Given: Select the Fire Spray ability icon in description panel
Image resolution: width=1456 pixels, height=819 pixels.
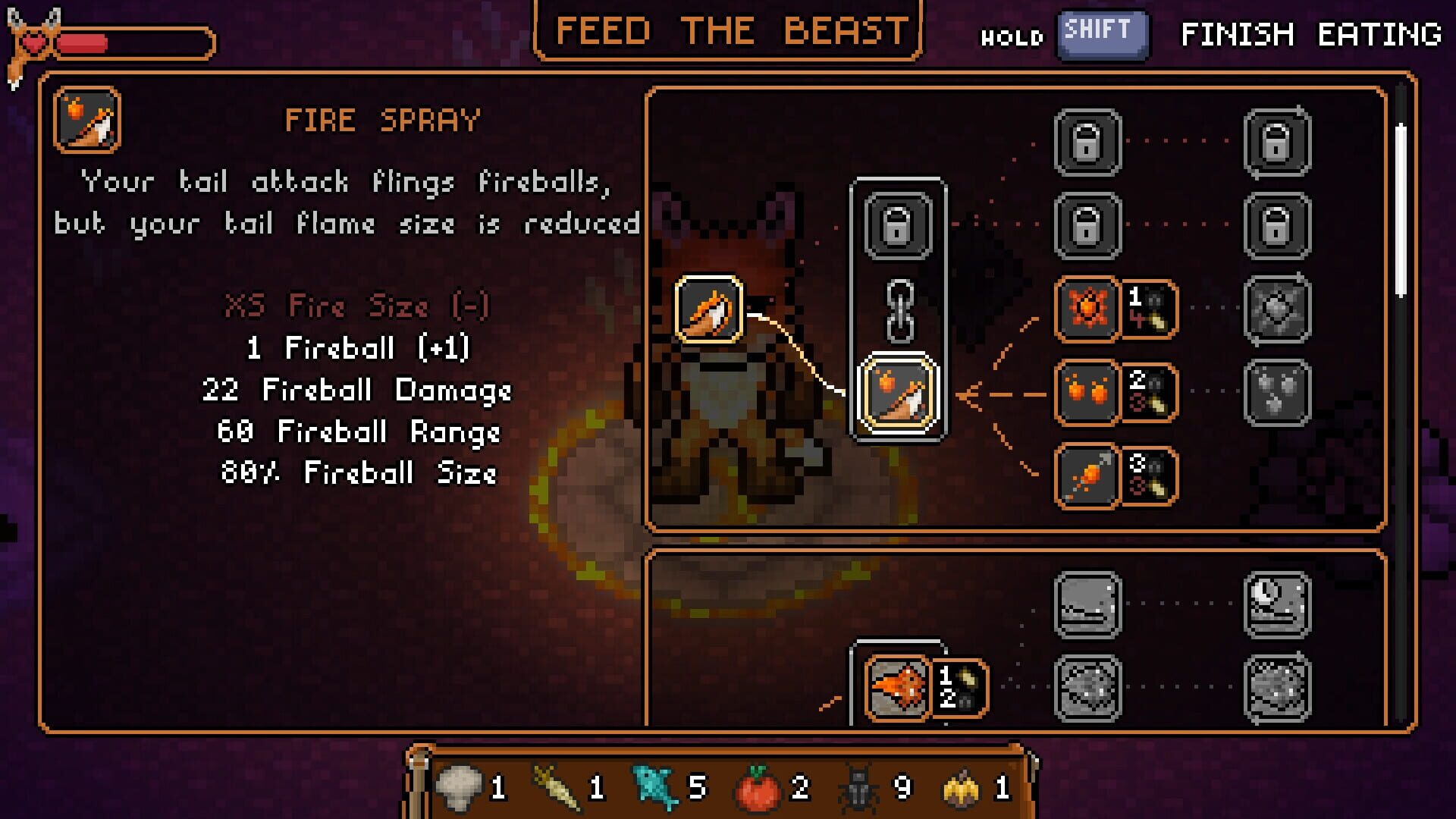Looking at the screenshot, I should tap(86, 120).
